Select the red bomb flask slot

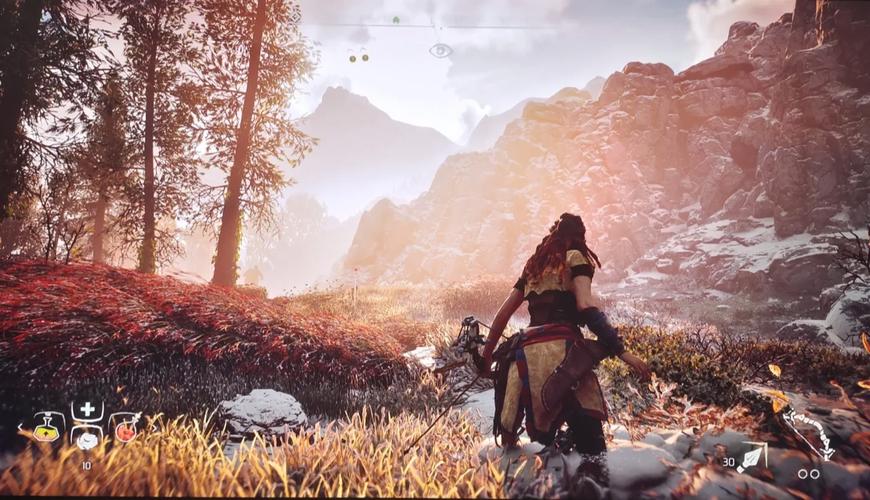[124, 429]
